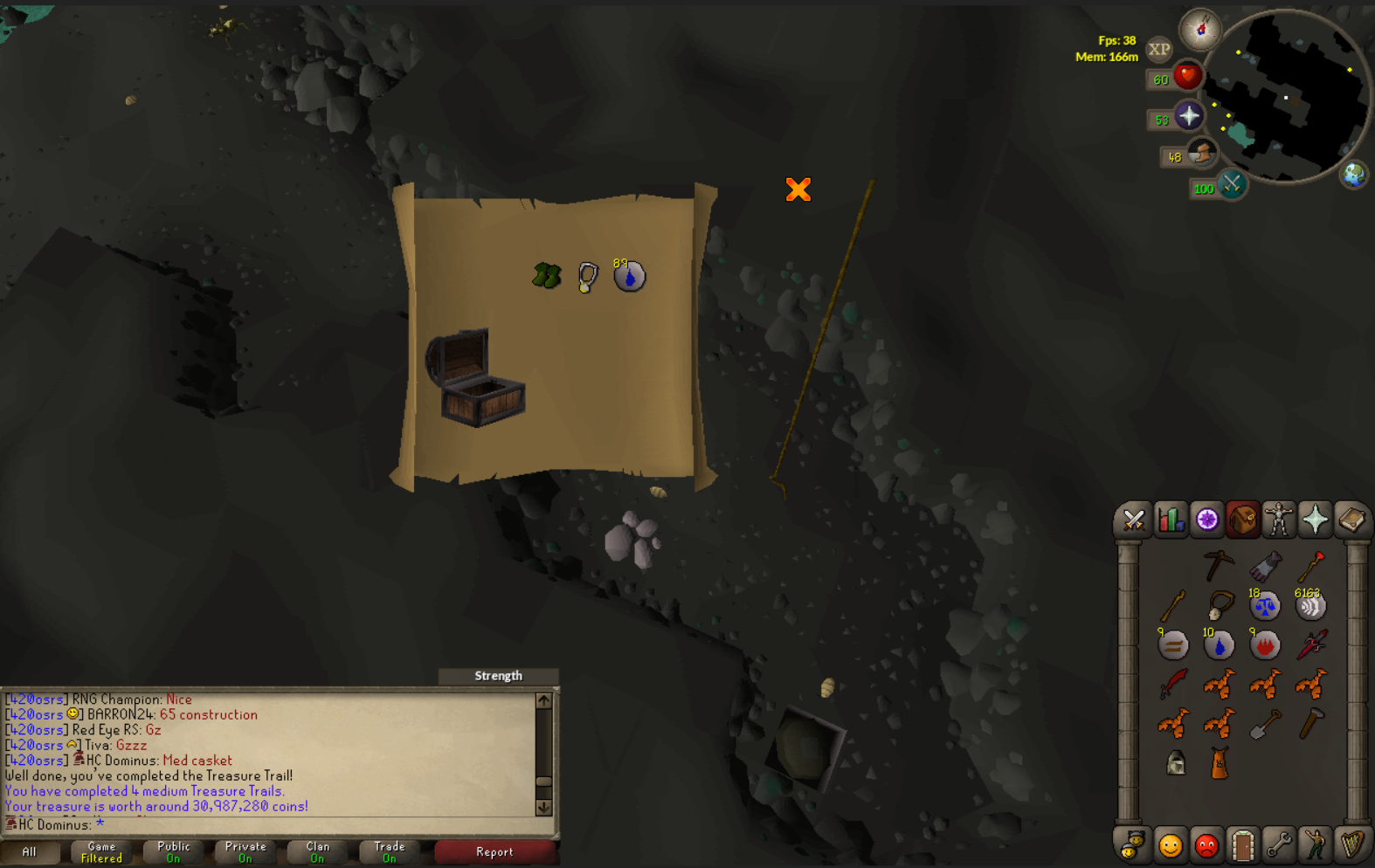Screen dimensions: 1375x868
Task: Open the Settings wrench tab
Action: click(1279, 844)
